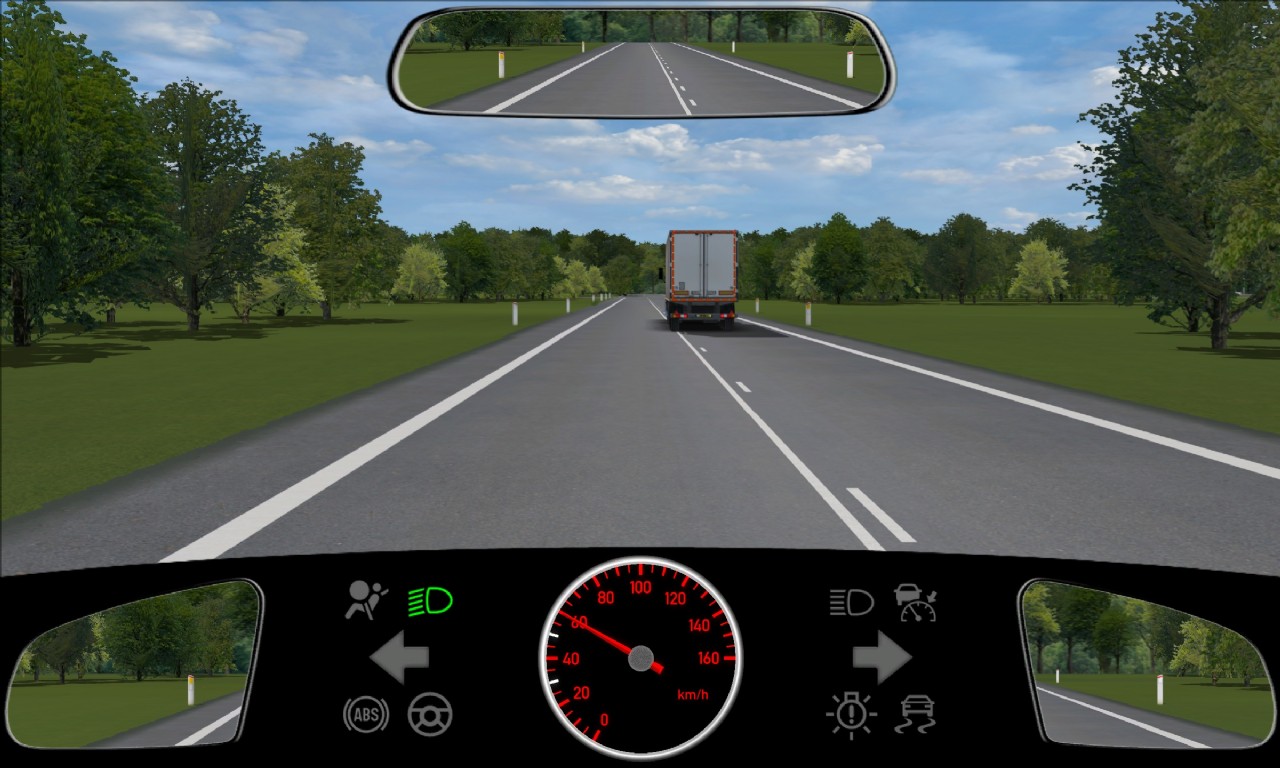This screenshot has width=1280, height=768.
Task: Click the airbag warning icon
Action: [367, 600]
